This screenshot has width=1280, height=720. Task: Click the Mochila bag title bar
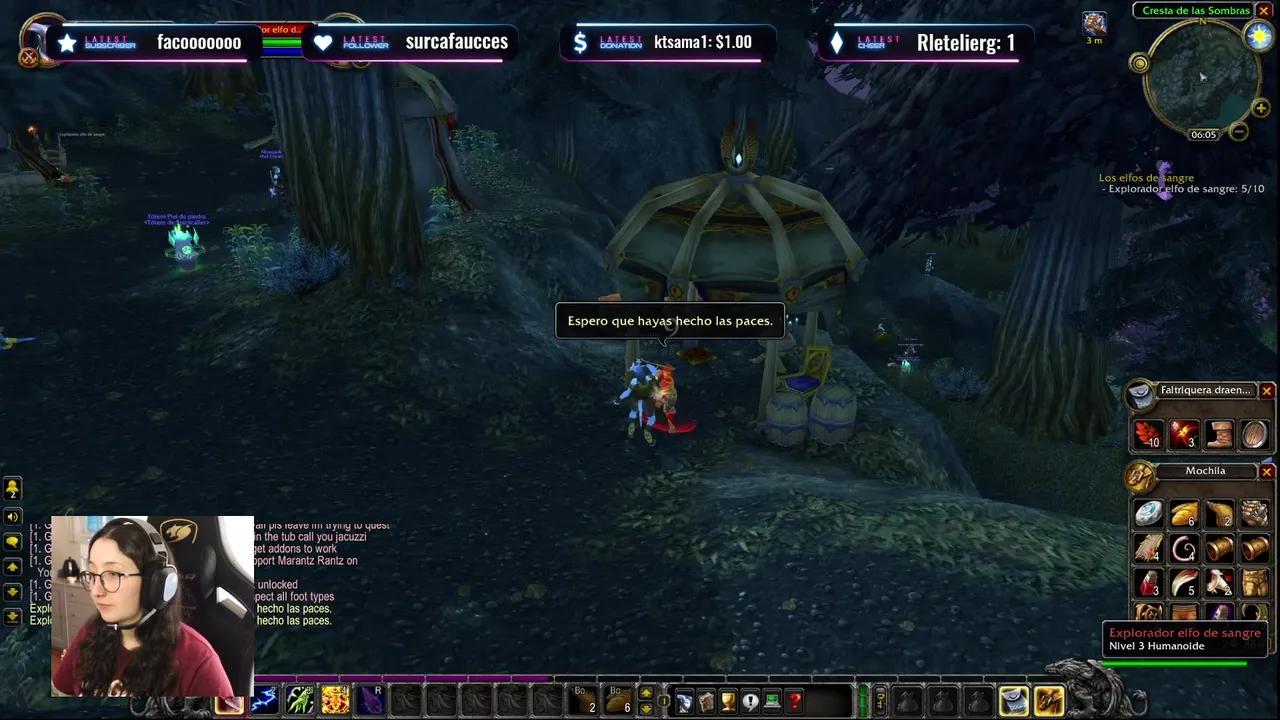pos(1204,470)
